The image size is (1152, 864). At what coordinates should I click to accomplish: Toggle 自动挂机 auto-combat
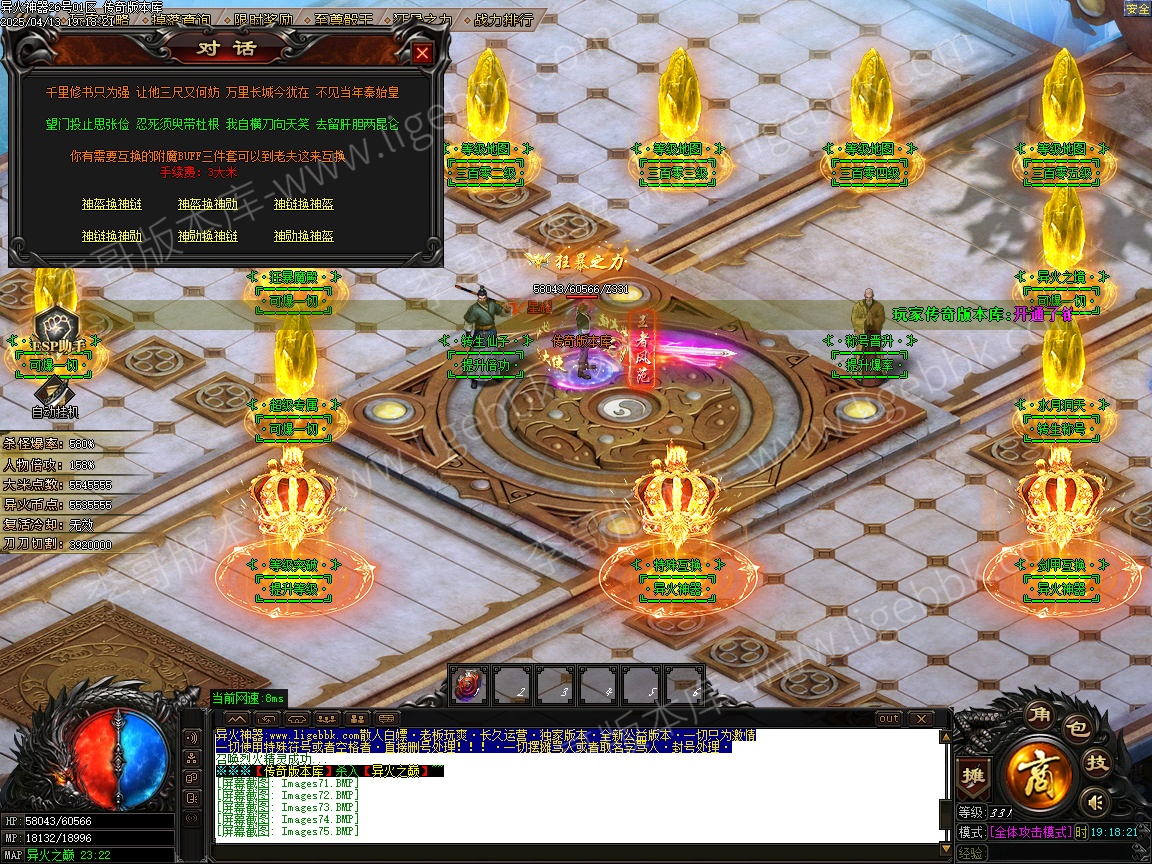pyautogui.click(x=55, y=398)
